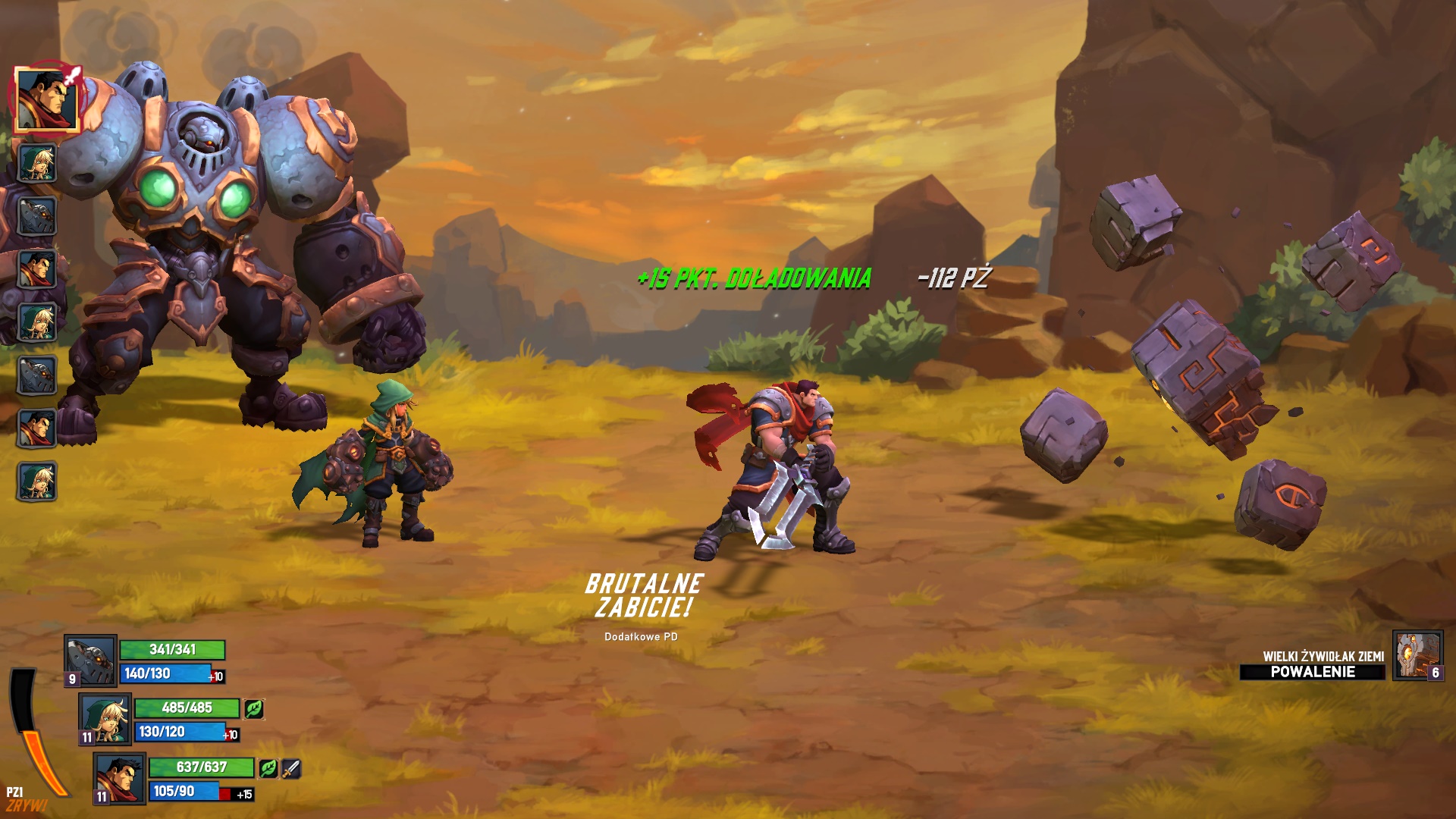
Task: Inspect the leaf buff icon on Gully's health bar
Action: [x=254, y=708]
